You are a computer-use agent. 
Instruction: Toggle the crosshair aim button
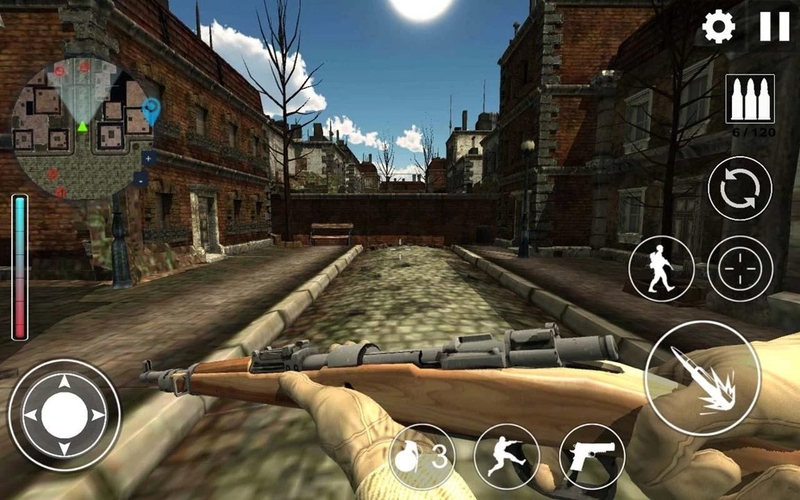(740, 268)
